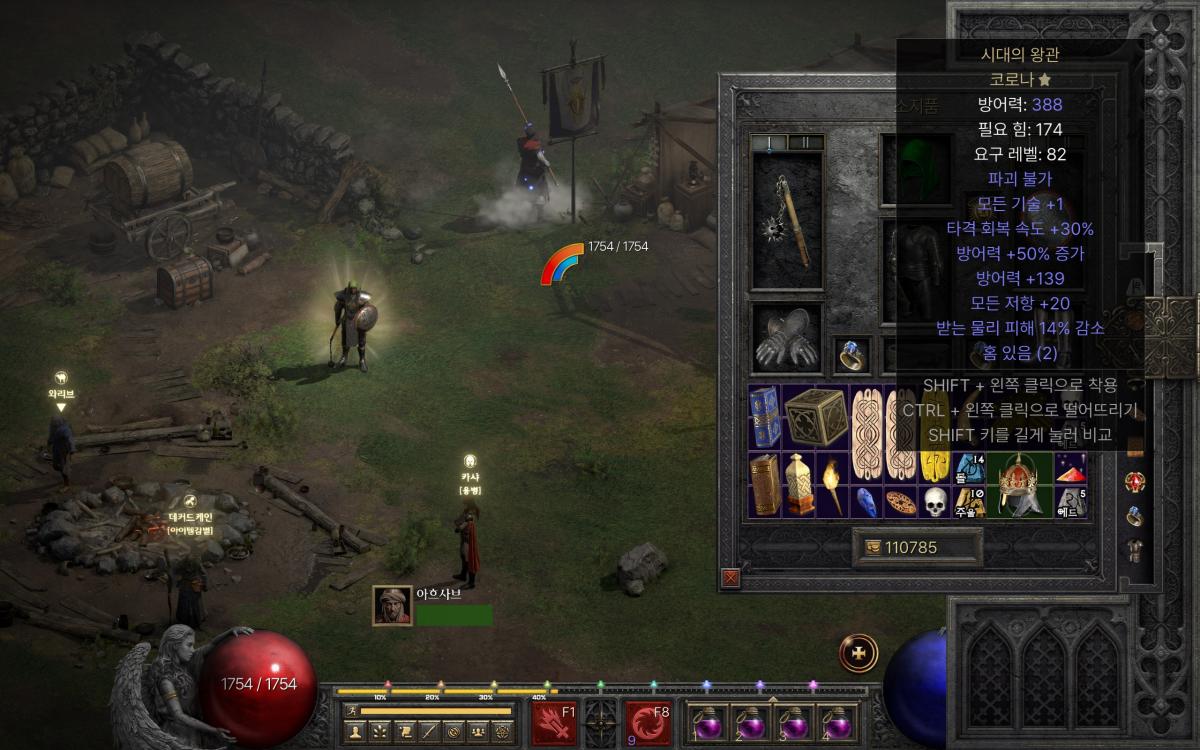Use the purple potion in belt slot 1
The image size is (1200, 750).
(708, 723)
